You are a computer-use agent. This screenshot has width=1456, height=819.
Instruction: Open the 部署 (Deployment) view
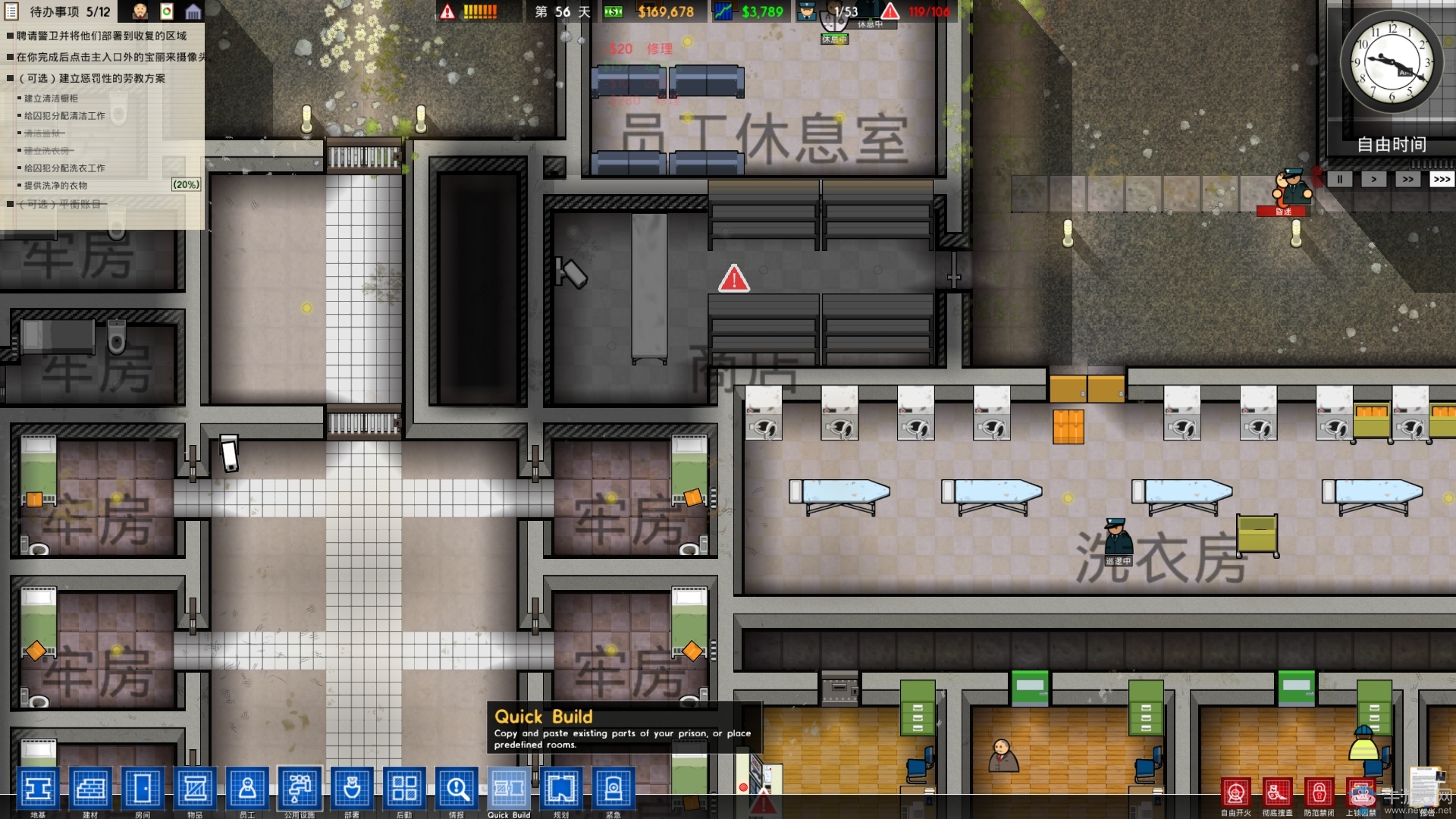[x=352, y=789]
